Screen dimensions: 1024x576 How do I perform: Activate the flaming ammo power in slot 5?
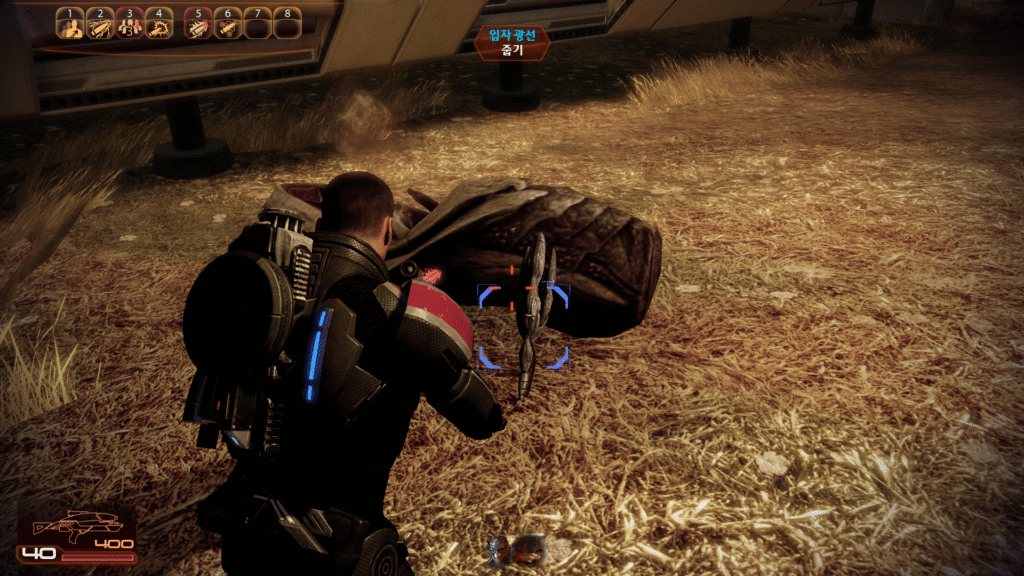coord(198,26)
